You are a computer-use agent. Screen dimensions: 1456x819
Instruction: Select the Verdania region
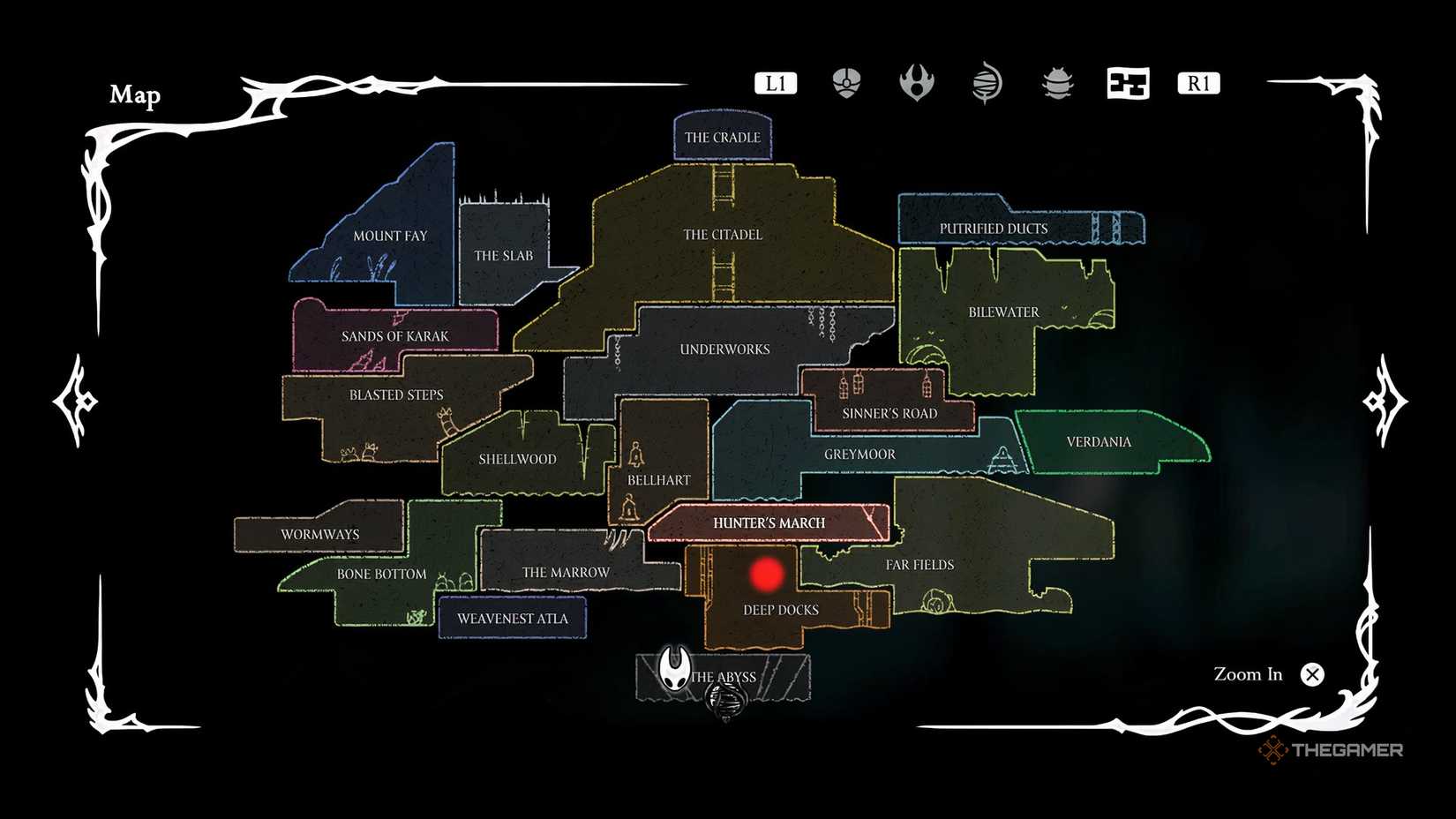click(1100, 441)
